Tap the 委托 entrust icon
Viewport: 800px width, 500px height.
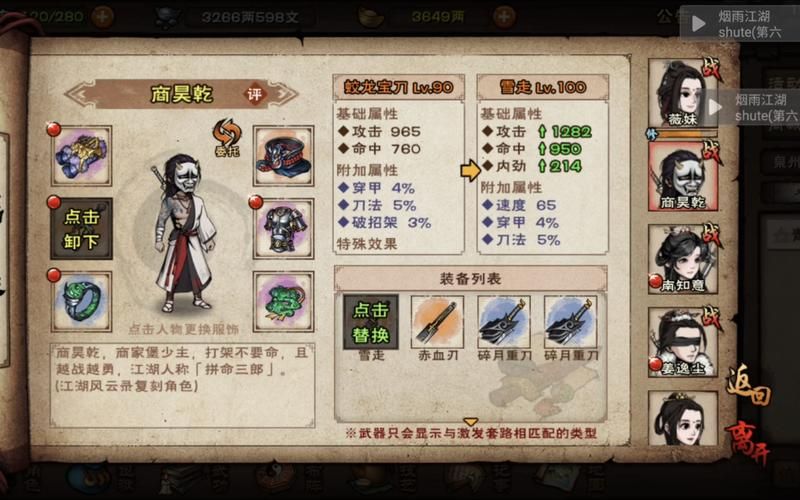[224, 135]
